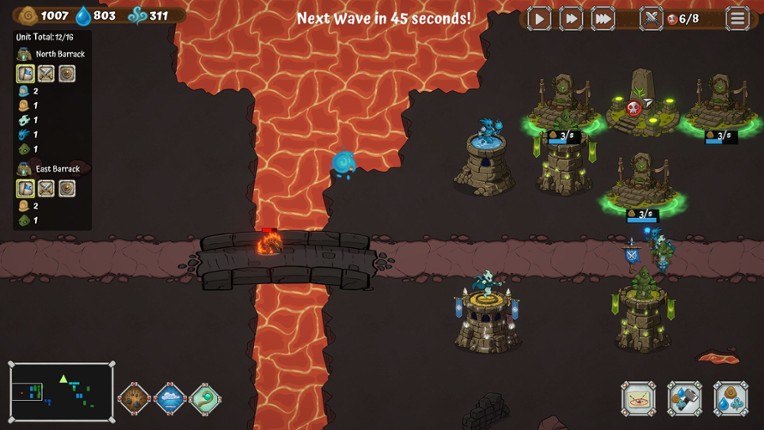The width and height of the screenshot is (764, 430).
Task: Set game to normal play speed
Action: coord(539,18)
